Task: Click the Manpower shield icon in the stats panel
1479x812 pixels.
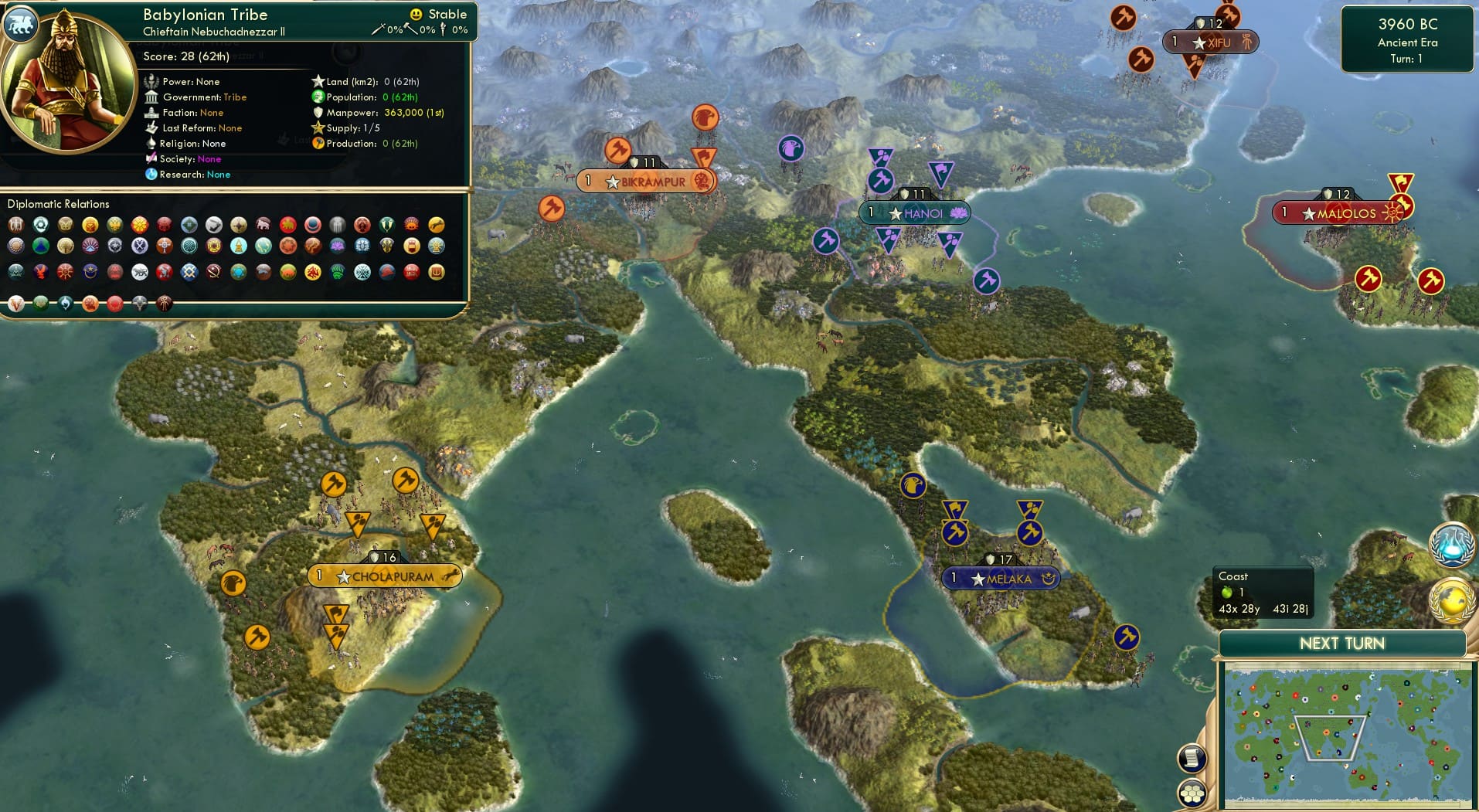Action: (318, 112)
